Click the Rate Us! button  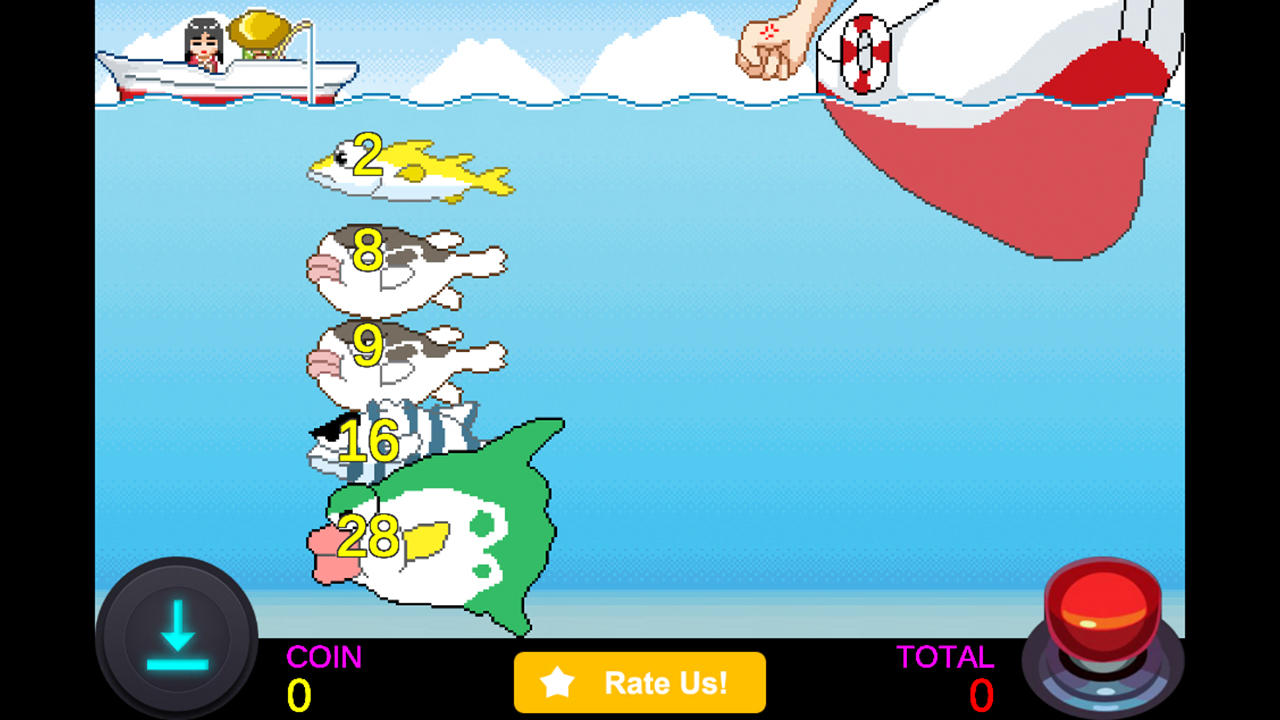pos(640,683)
